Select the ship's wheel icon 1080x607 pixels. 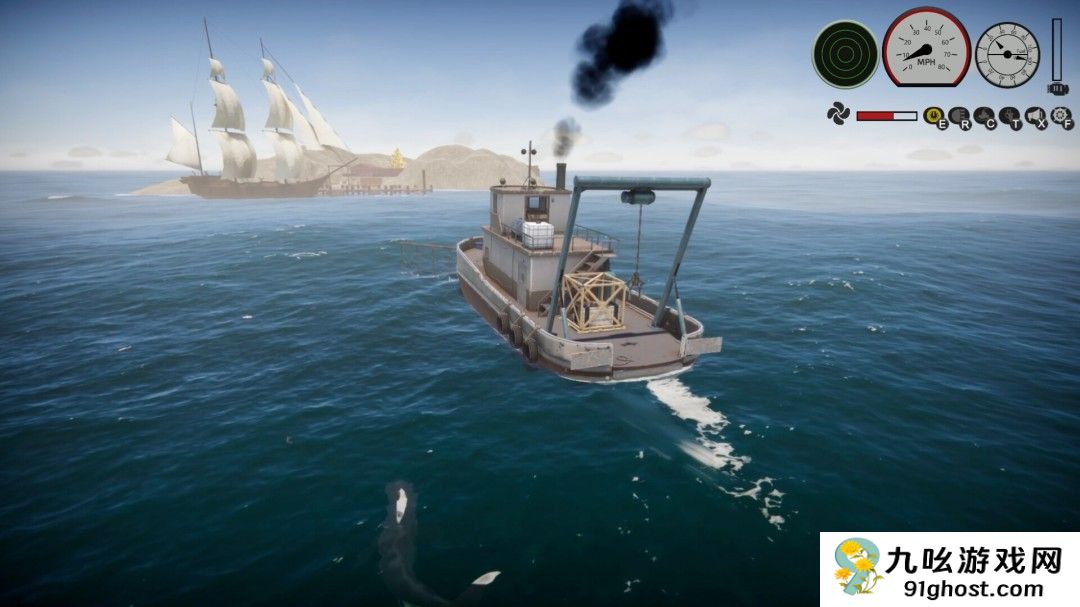pyautogui.click(x=1060, y=116)
